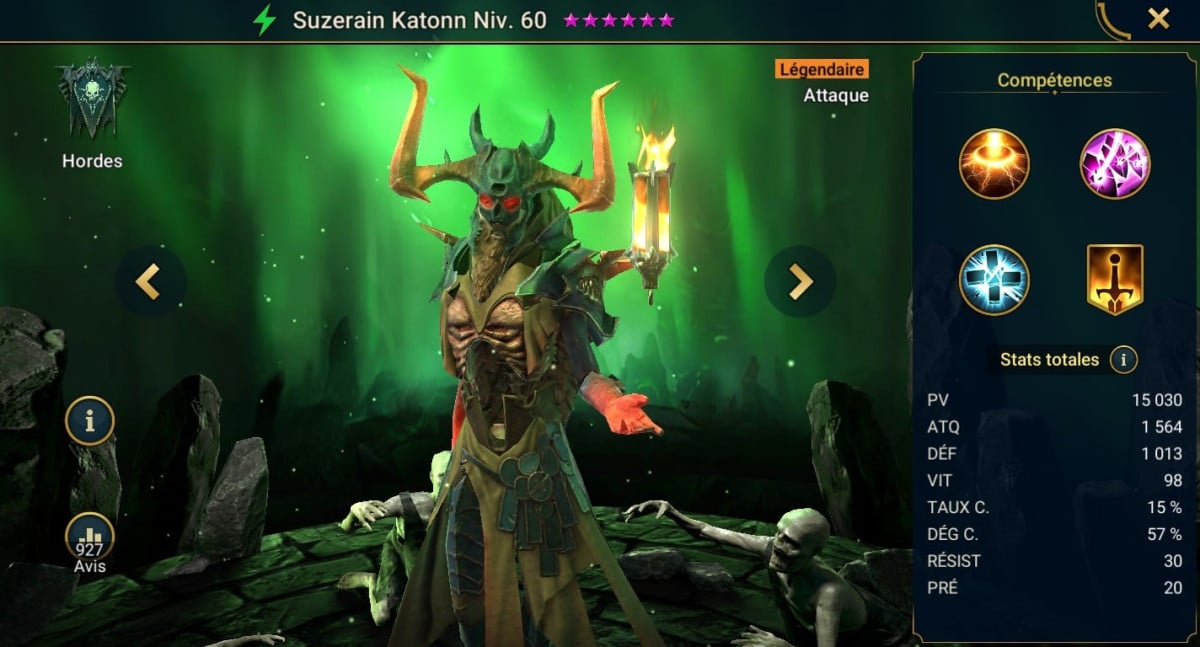
Task: Select the fiery orange blast skill
Action: [x=993, y=164]
